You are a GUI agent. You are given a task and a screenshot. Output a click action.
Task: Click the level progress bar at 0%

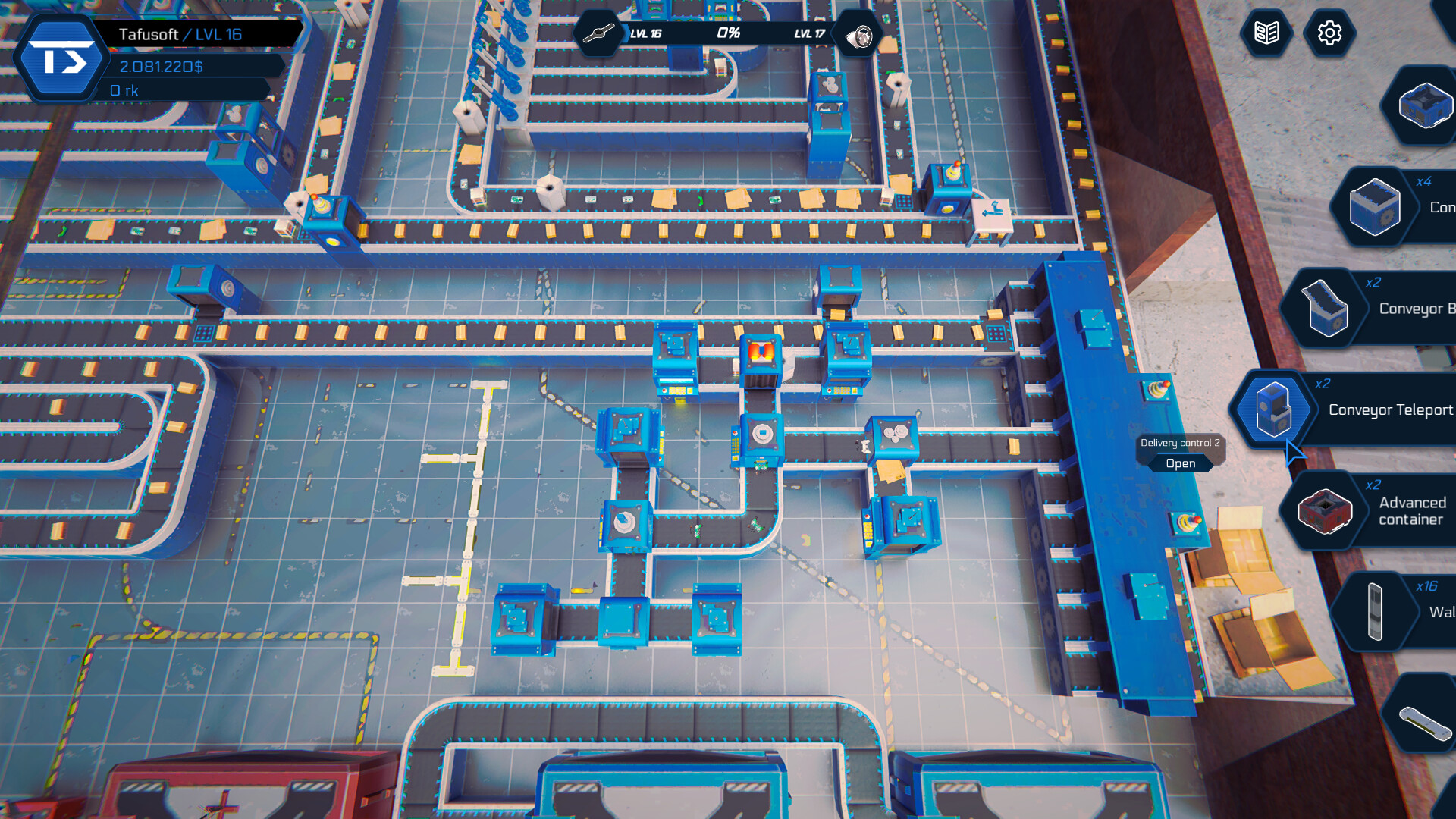[x=730, y=33]
